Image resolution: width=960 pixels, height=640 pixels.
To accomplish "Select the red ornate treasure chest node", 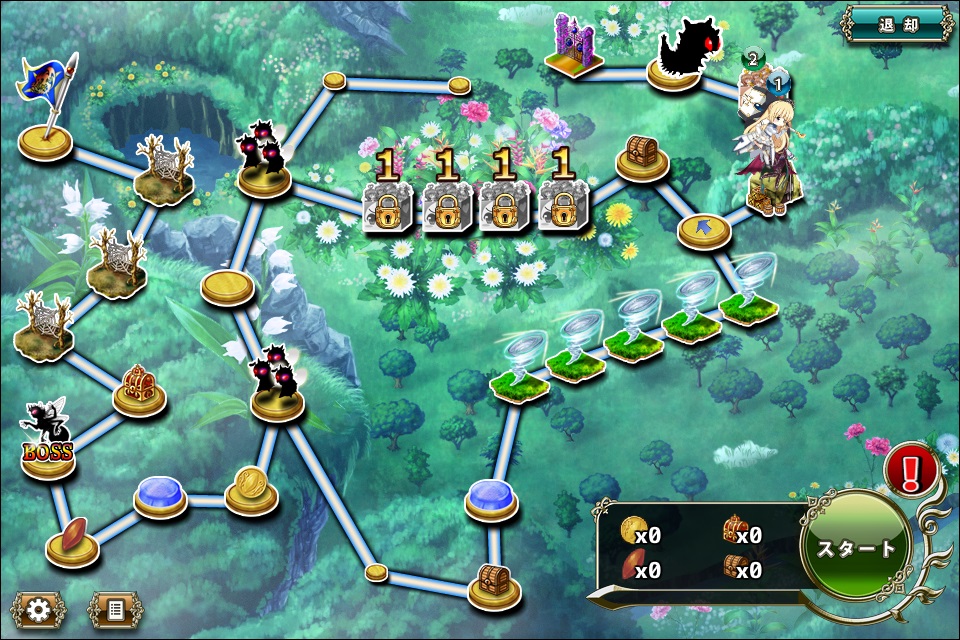I will point(139,388).
